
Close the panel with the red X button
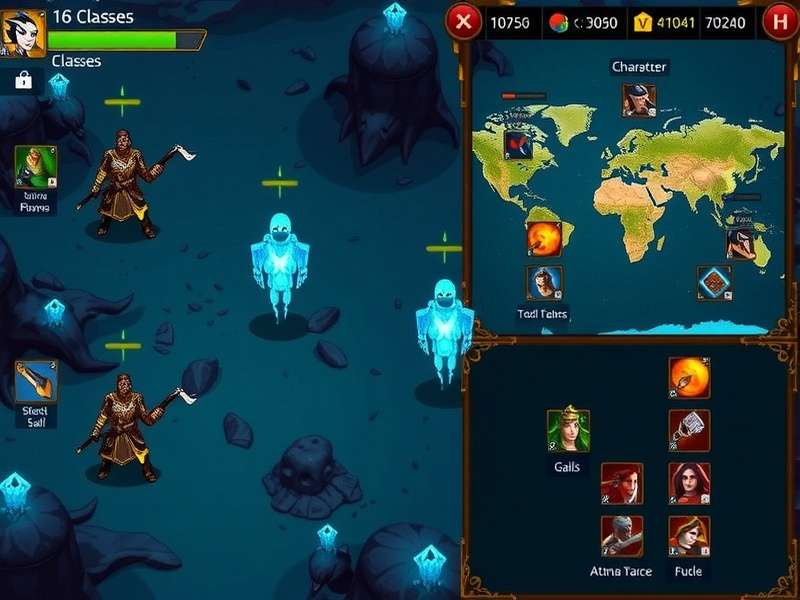[x=462, y=21]
